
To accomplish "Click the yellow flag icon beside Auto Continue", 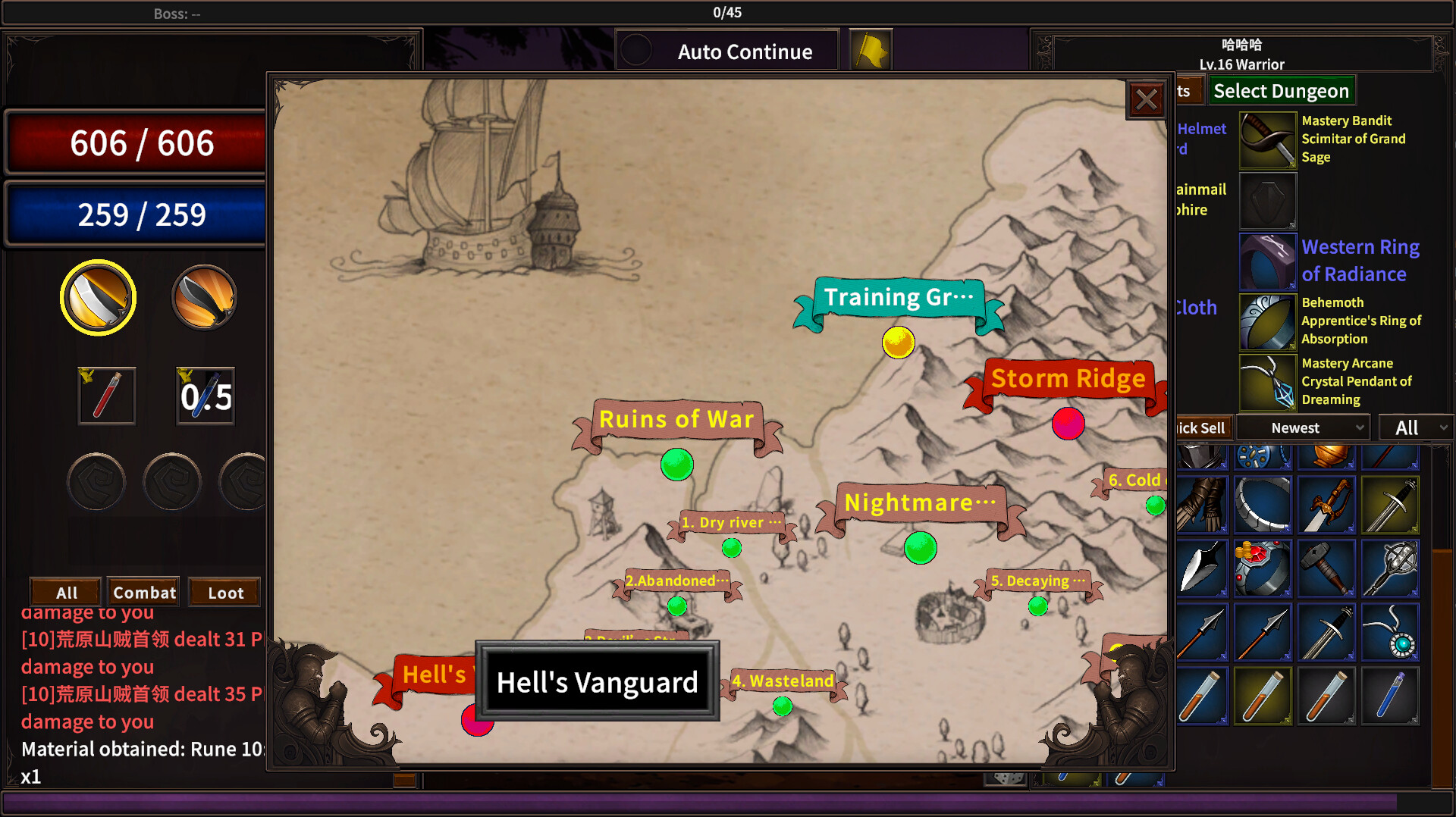I will point(871,49).
